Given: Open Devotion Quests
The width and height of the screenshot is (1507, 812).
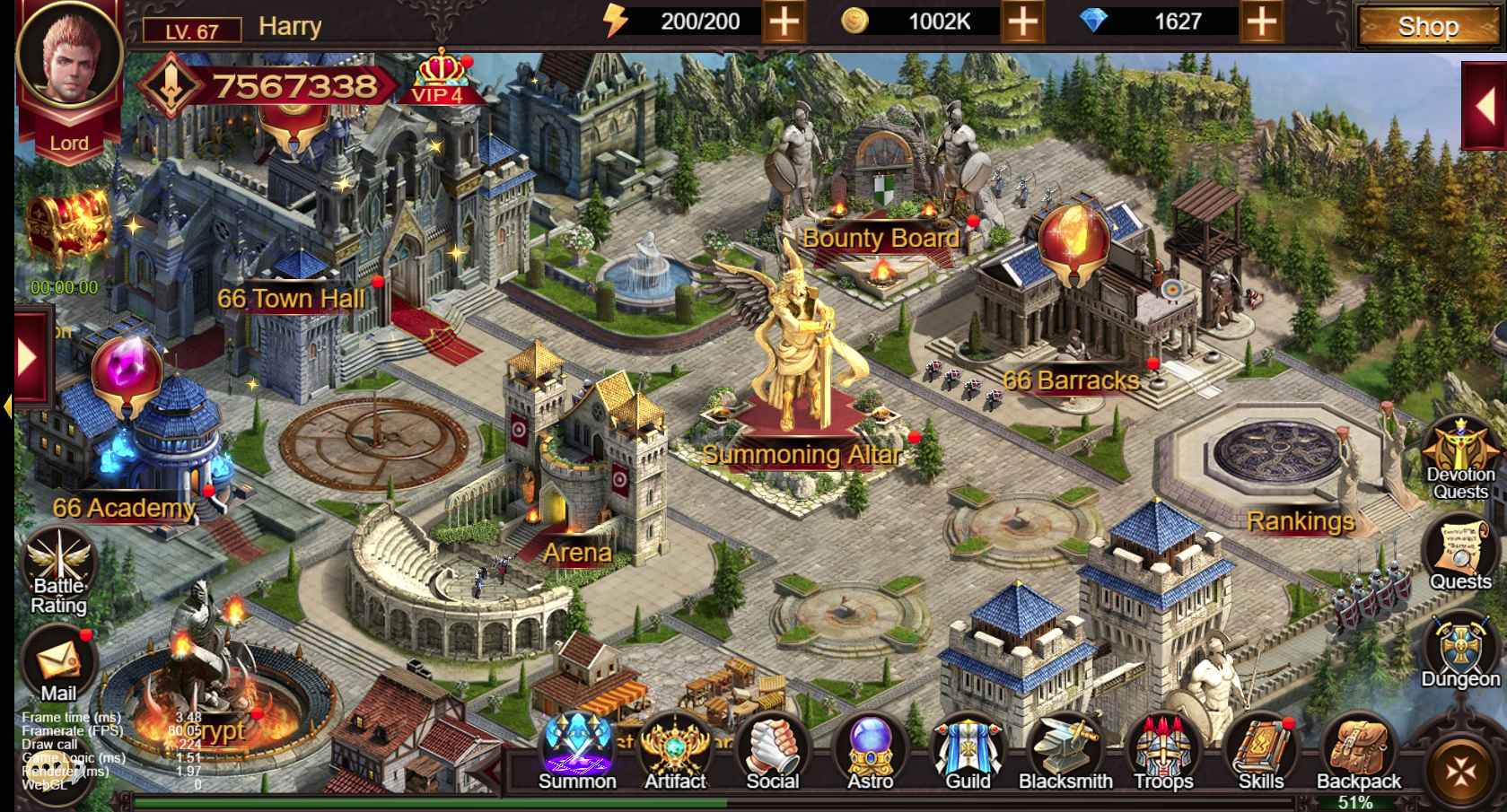Looking at the screenshot, I should tap(1460, 458).
